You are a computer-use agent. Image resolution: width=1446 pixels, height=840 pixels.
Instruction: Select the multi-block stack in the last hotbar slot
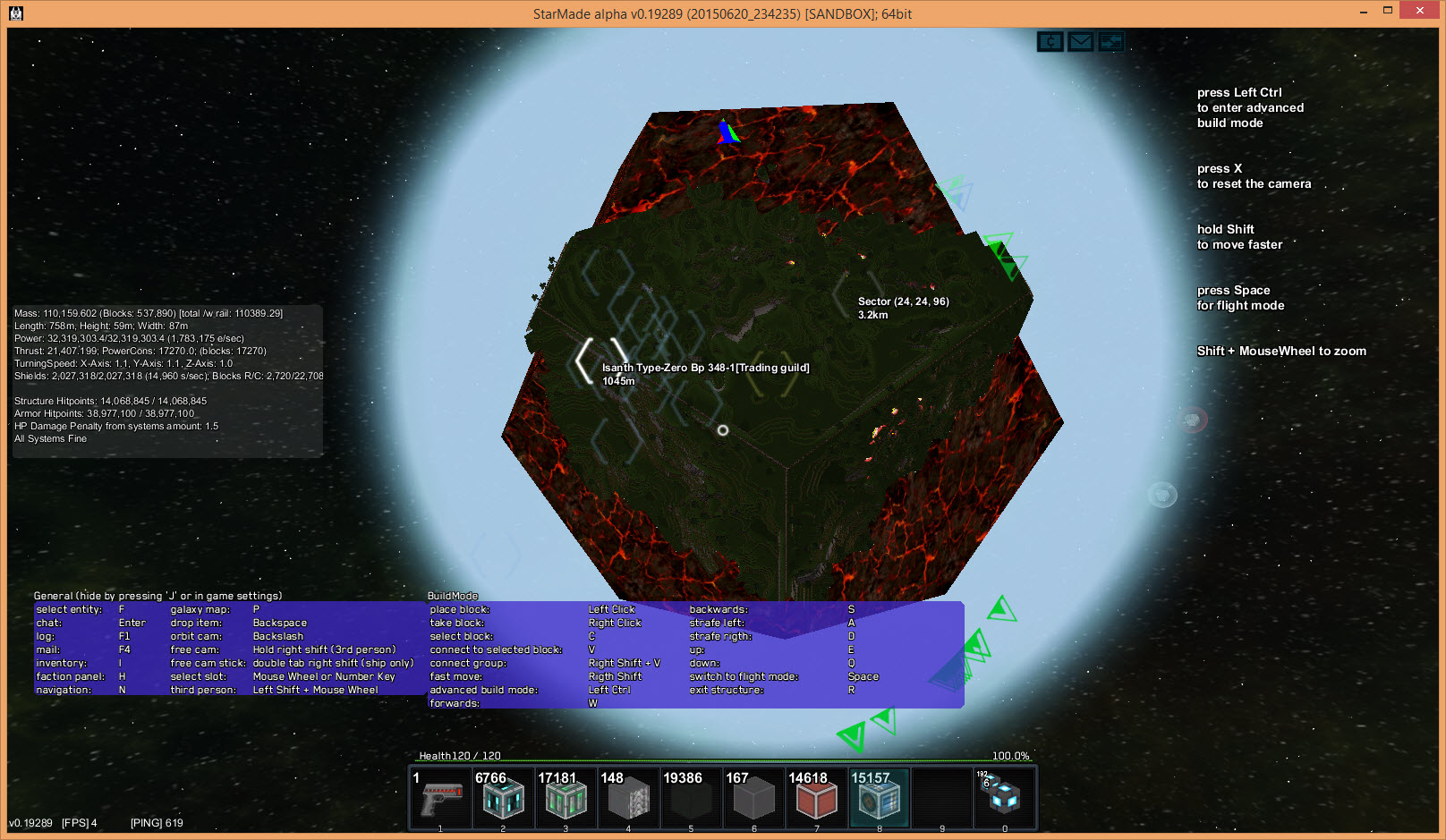coord(1004,798)
